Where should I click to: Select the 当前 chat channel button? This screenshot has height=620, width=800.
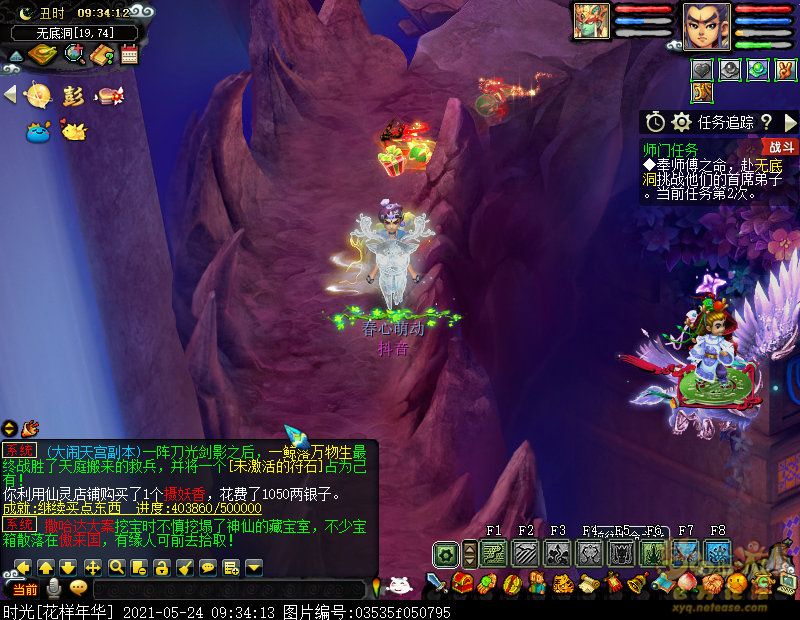click(x=26, y=589)
